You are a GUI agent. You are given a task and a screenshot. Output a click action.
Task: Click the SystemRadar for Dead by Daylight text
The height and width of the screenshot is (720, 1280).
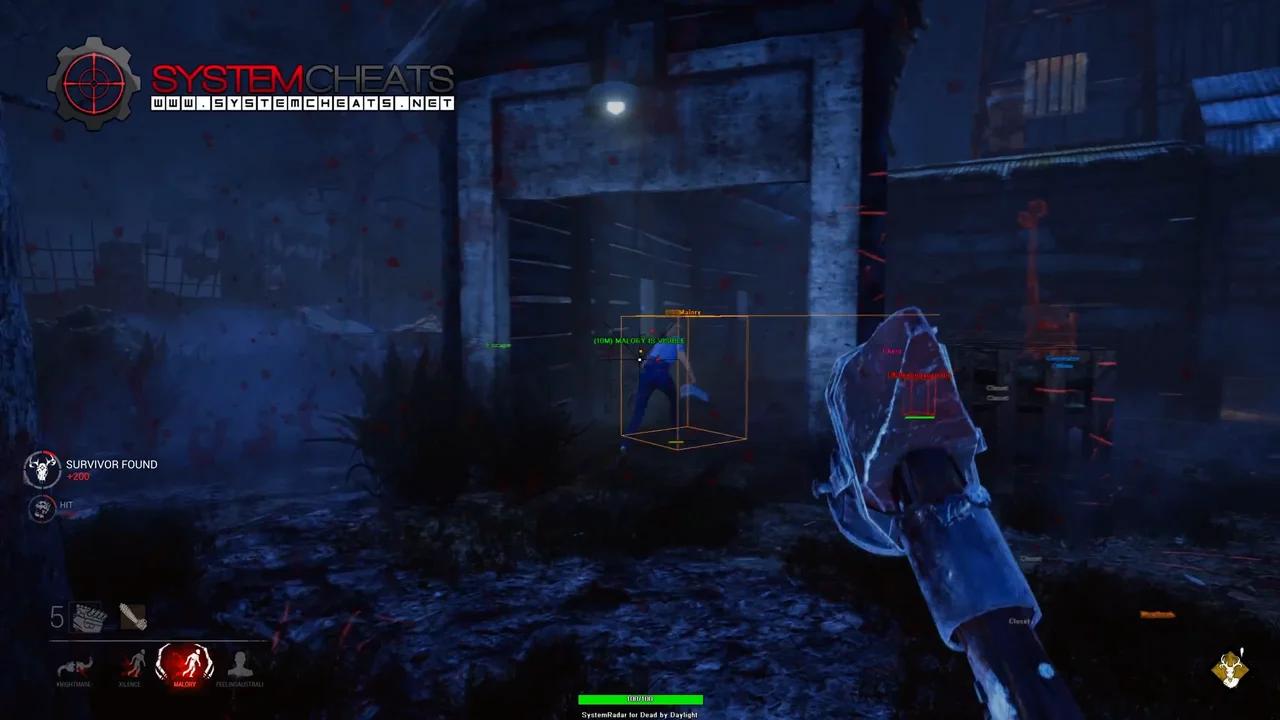click(640, 714)
